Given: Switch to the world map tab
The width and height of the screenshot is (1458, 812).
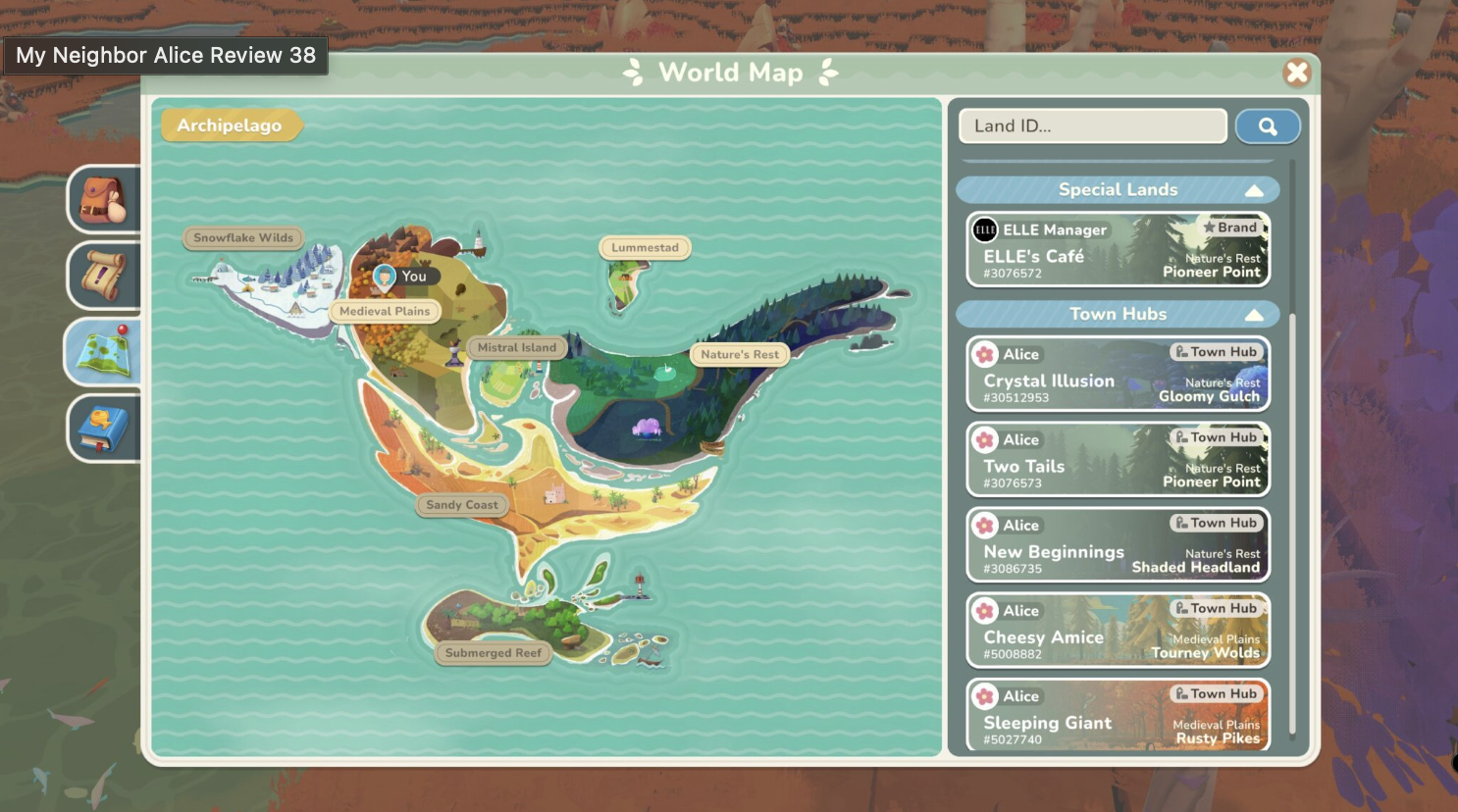Looking at the screenshot, I should (x=103, y=352).
